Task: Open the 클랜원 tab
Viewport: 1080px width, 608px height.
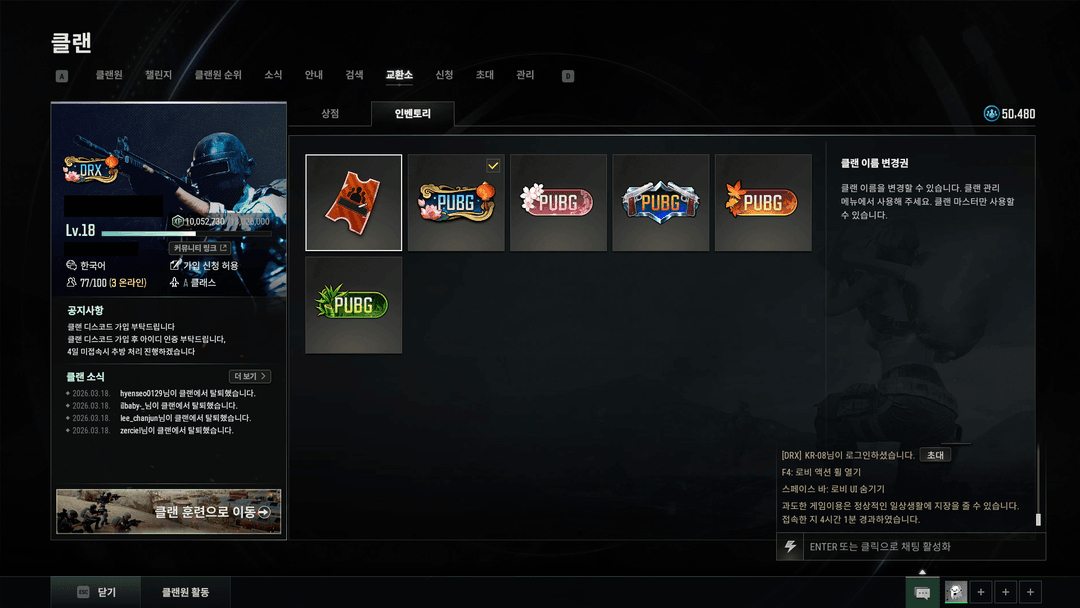Action: 109,75
